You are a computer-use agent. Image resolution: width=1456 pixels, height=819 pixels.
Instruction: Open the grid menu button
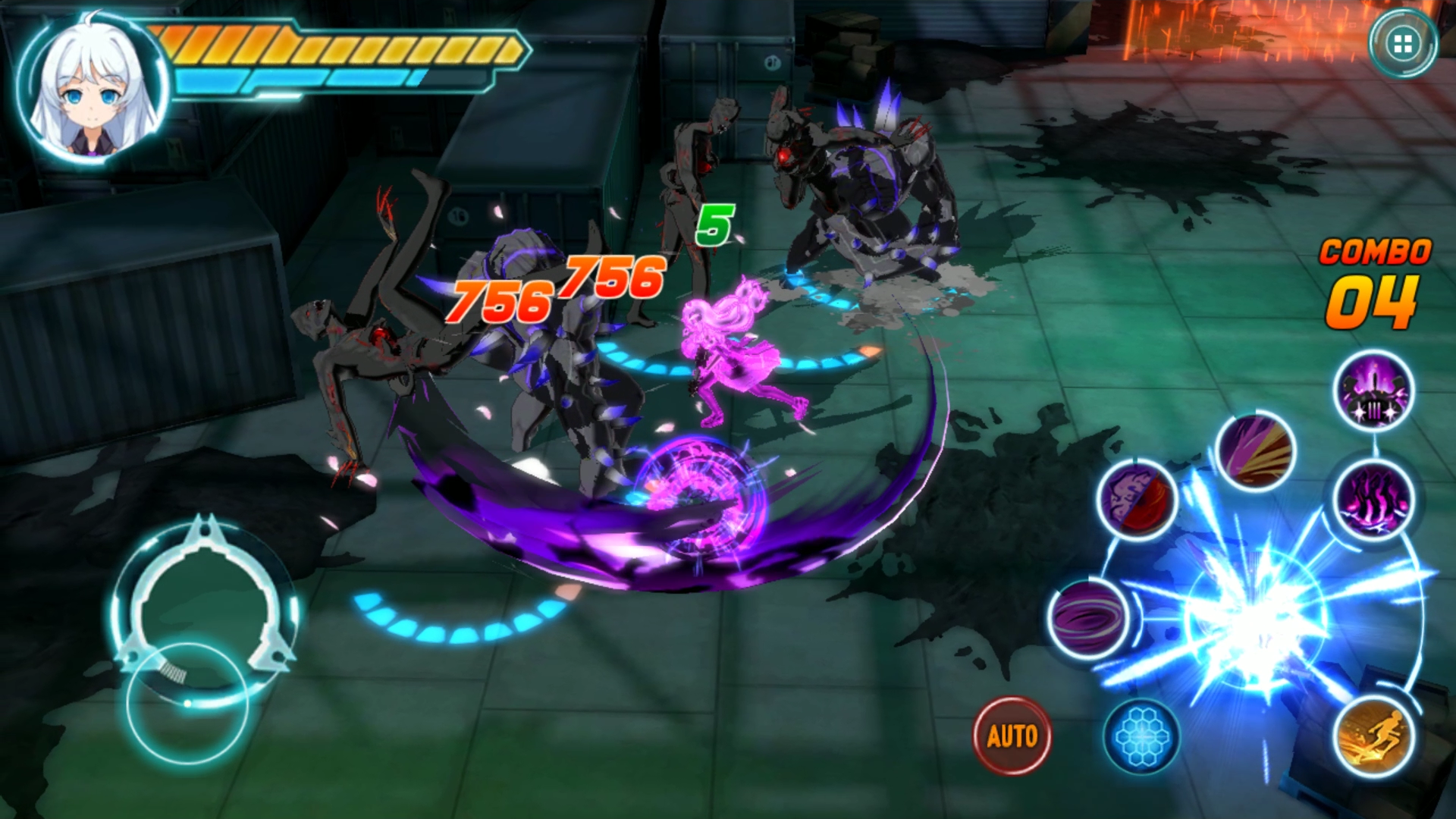[x=1403, y=44]
